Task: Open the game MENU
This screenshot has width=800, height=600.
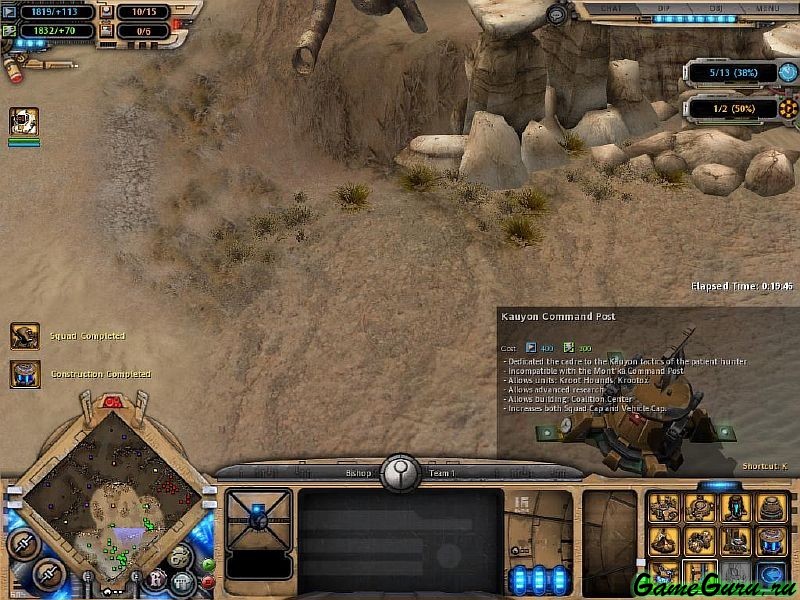Action: point(767,8)
